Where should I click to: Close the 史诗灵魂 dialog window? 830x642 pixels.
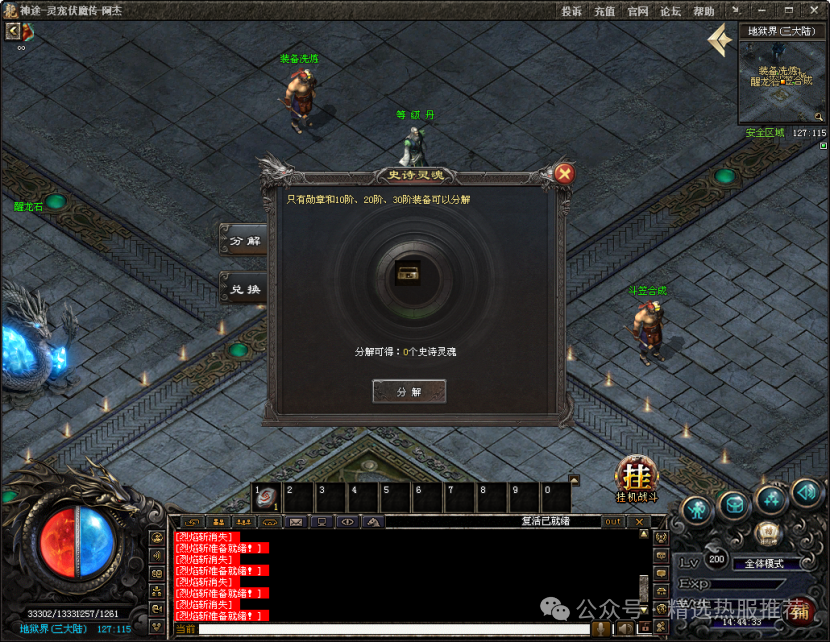coord(564,174)
